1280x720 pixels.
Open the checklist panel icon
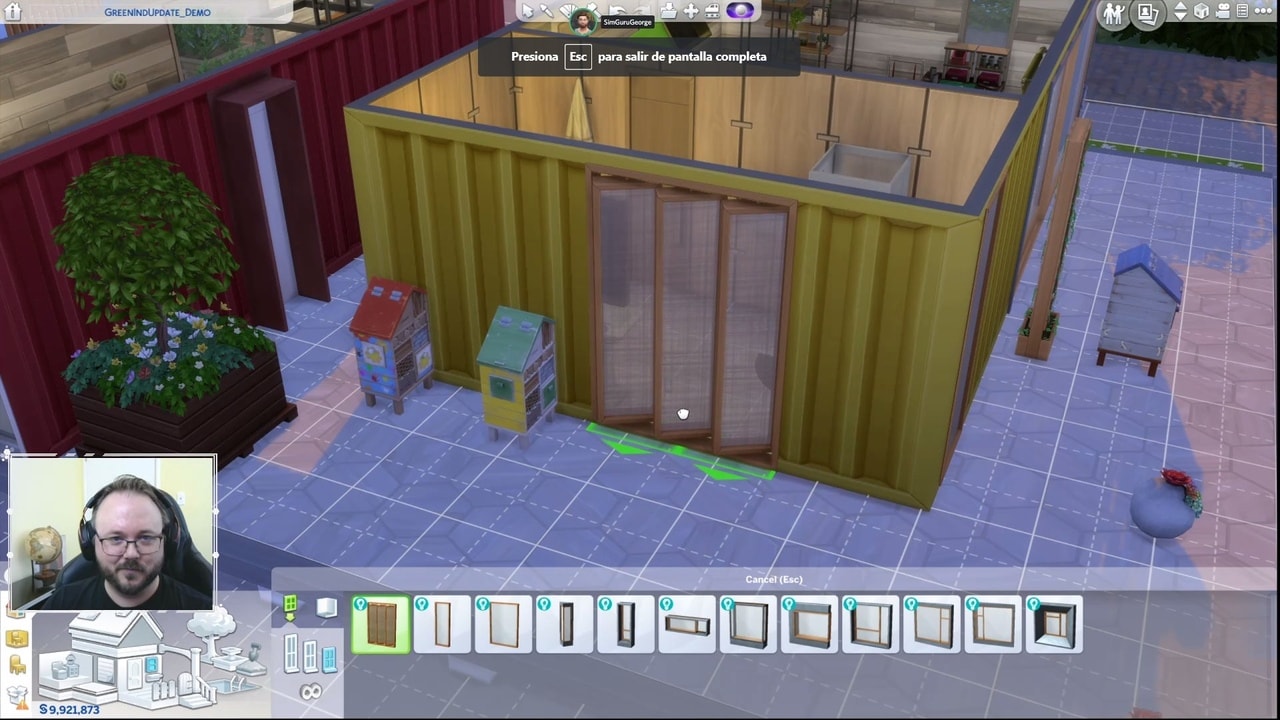[1243, 12]
